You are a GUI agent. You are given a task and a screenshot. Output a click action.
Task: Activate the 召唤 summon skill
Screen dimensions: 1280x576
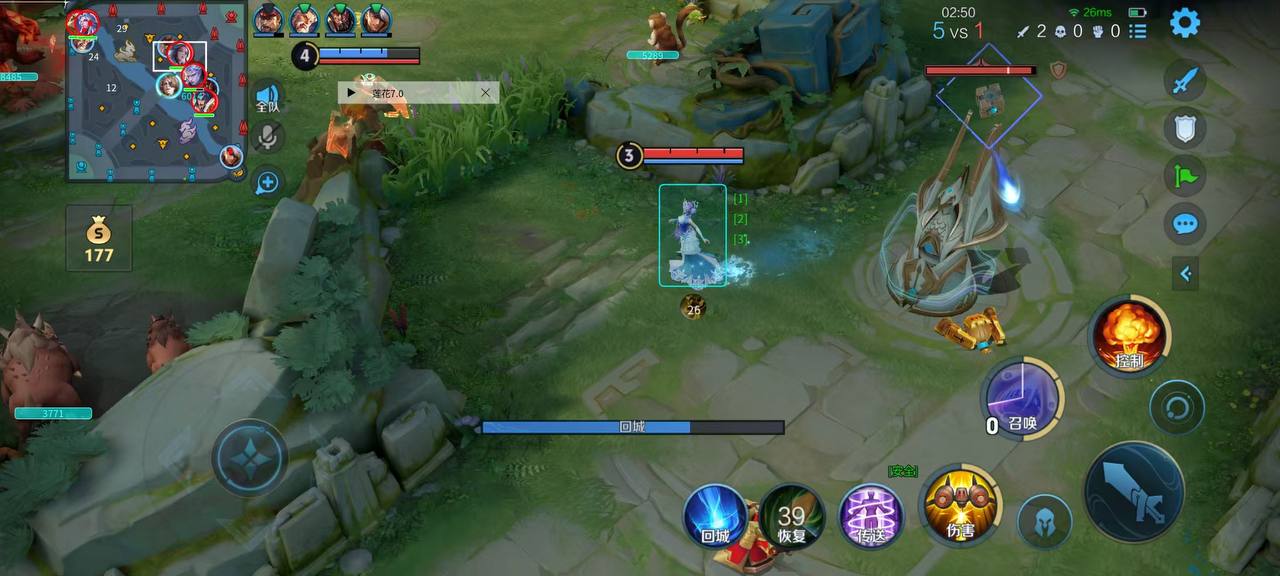(1022, 398)
